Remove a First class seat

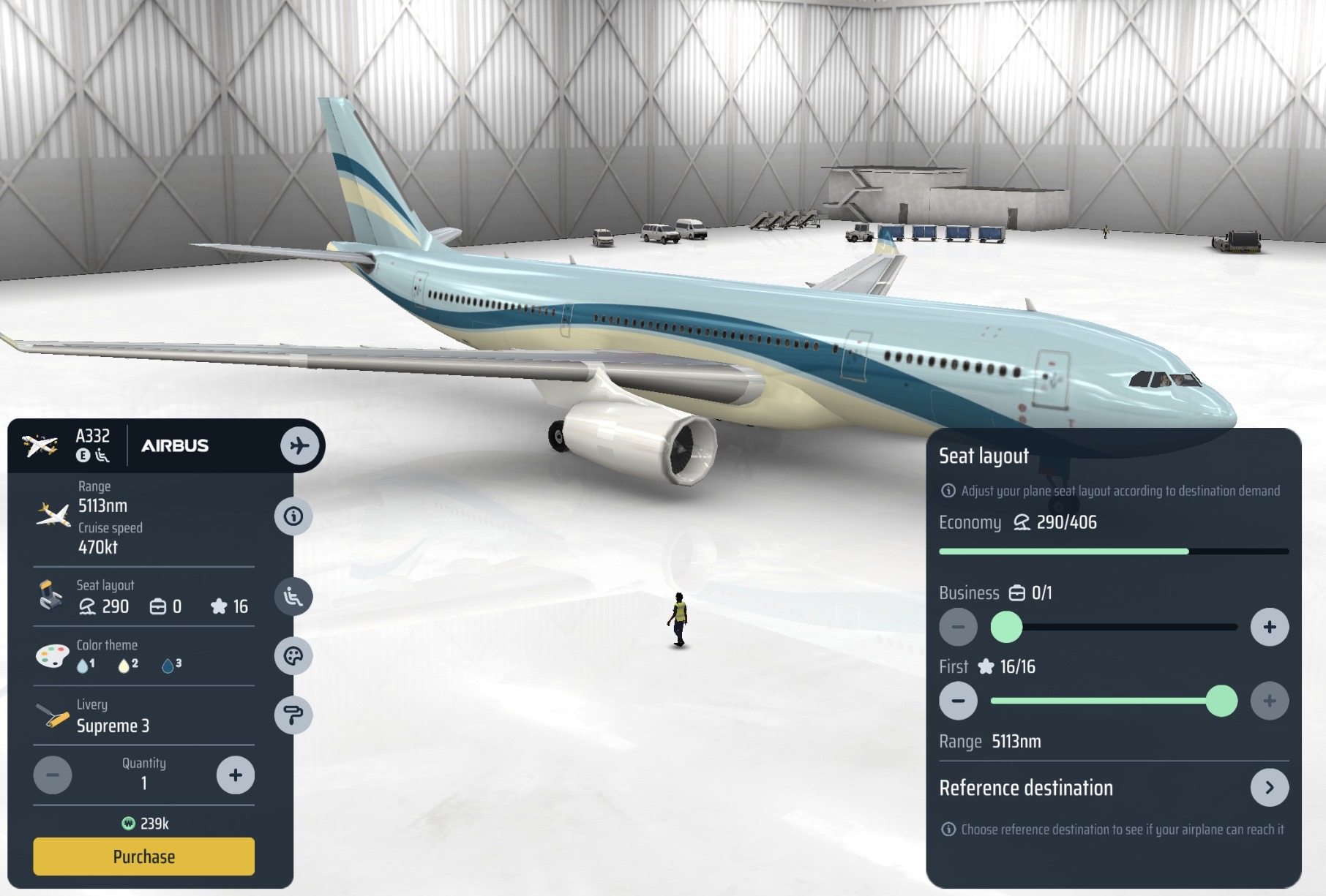[958, 701]
